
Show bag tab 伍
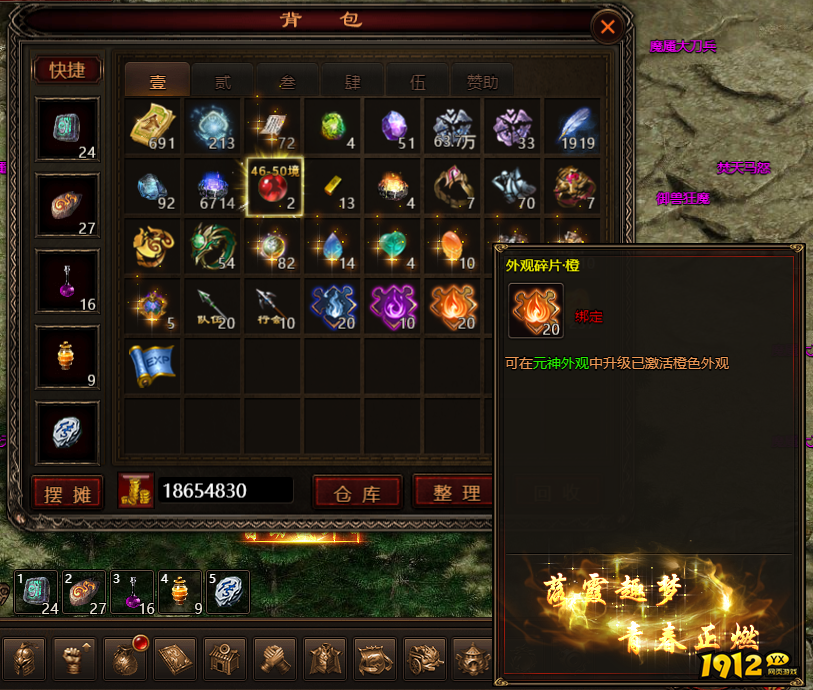click(417, 82)
